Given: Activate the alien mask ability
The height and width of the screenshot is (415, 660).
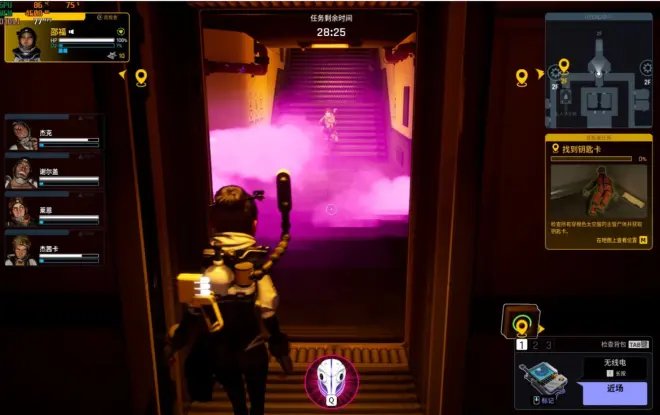Looking at the screenshot, I should [329, 379].
